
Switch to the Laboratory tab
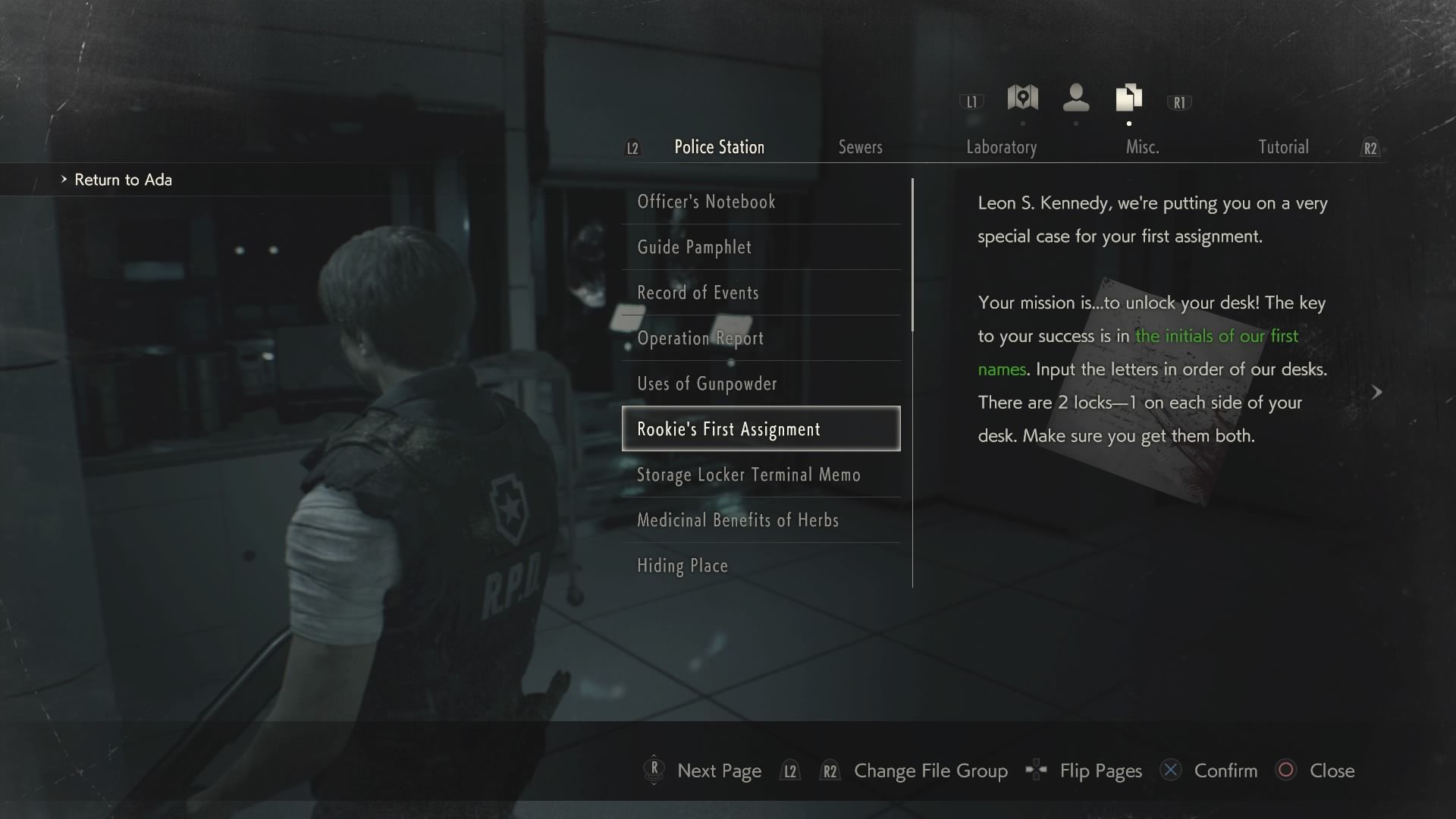[1001, 147]
